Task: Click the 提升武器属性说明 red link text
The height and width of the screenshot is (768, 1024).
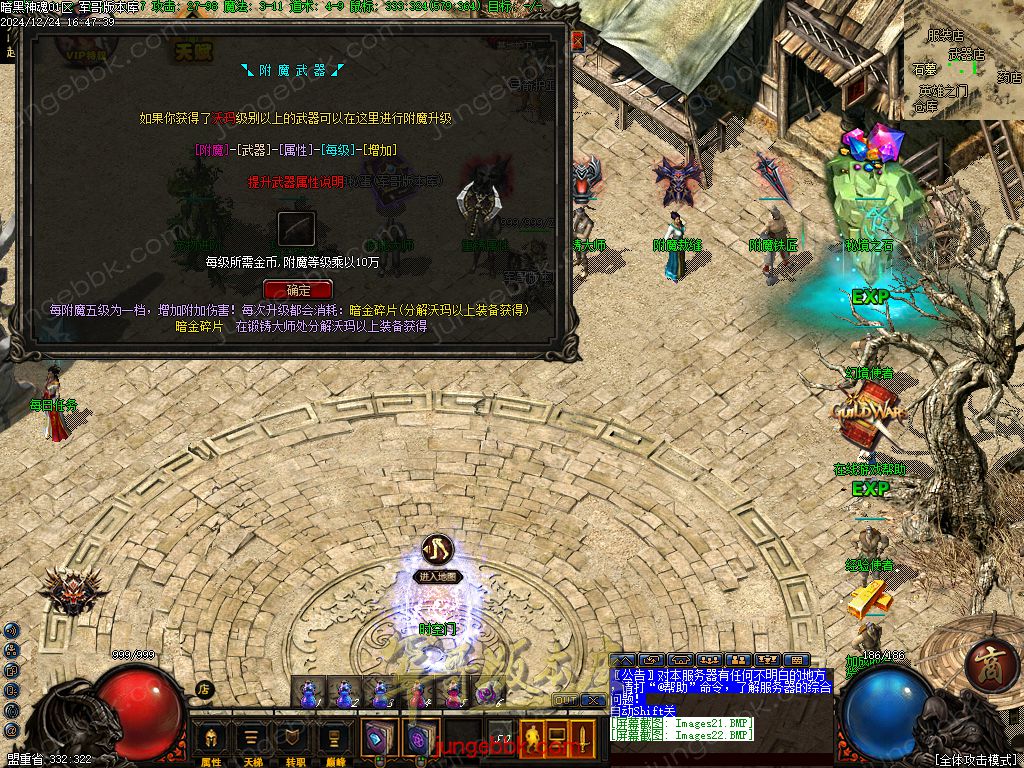Action: pyautogui.click(x=296, y=182)
